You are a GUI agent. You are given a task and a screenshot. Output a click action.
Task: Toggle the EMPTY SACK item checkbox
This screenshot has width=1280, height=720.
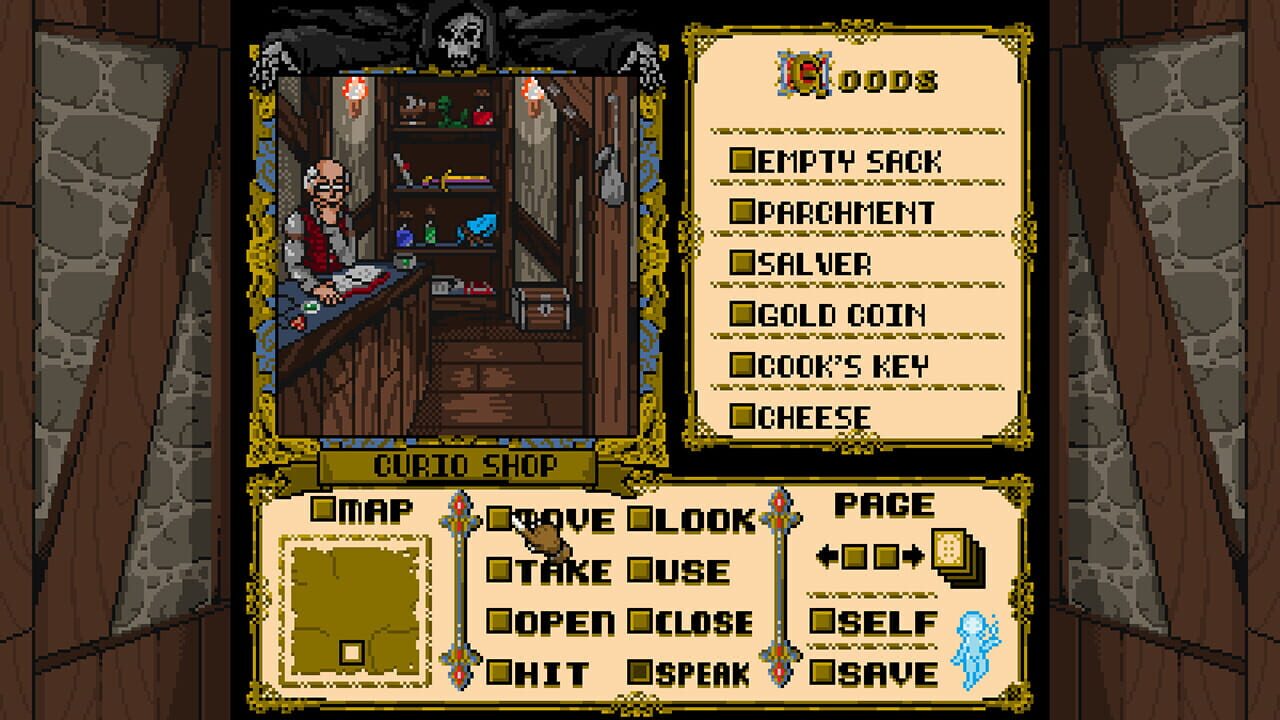pyautogui.click(x=742, y=157)
